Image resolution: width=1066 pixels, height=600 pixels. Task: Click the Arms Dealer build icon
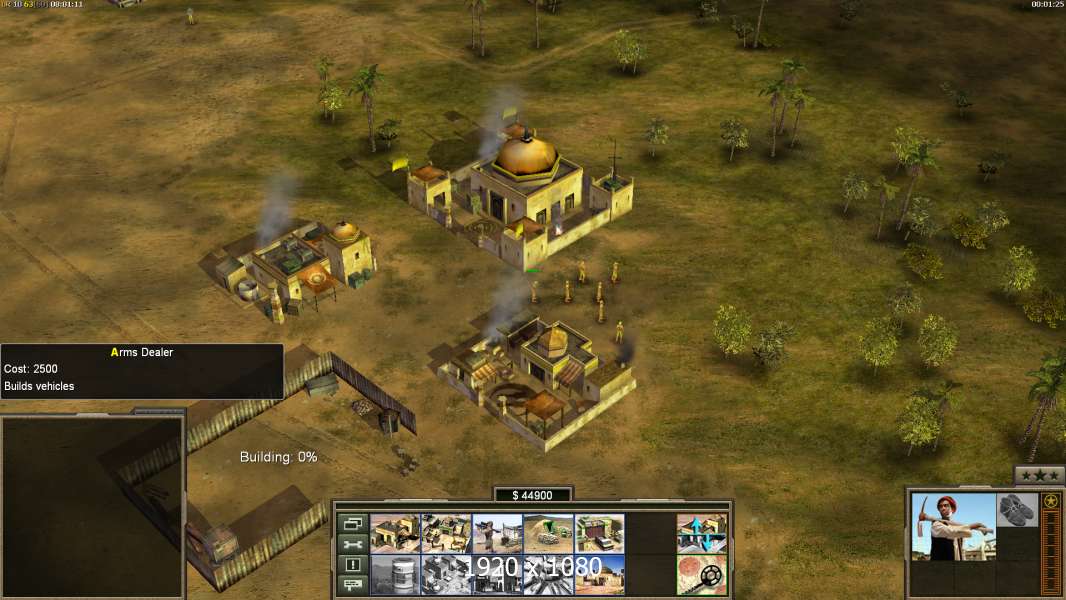599,533
